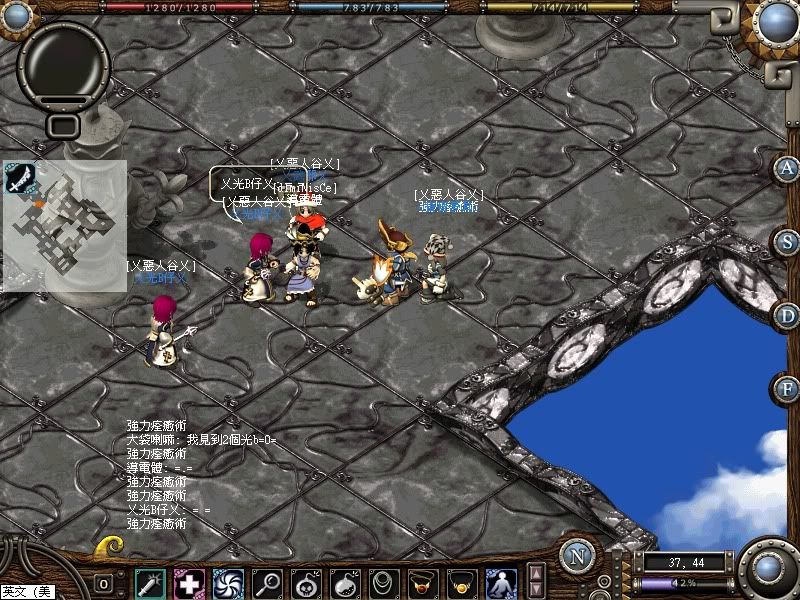Click the hotbar page arrow buttons

click(x=536, y=580)
